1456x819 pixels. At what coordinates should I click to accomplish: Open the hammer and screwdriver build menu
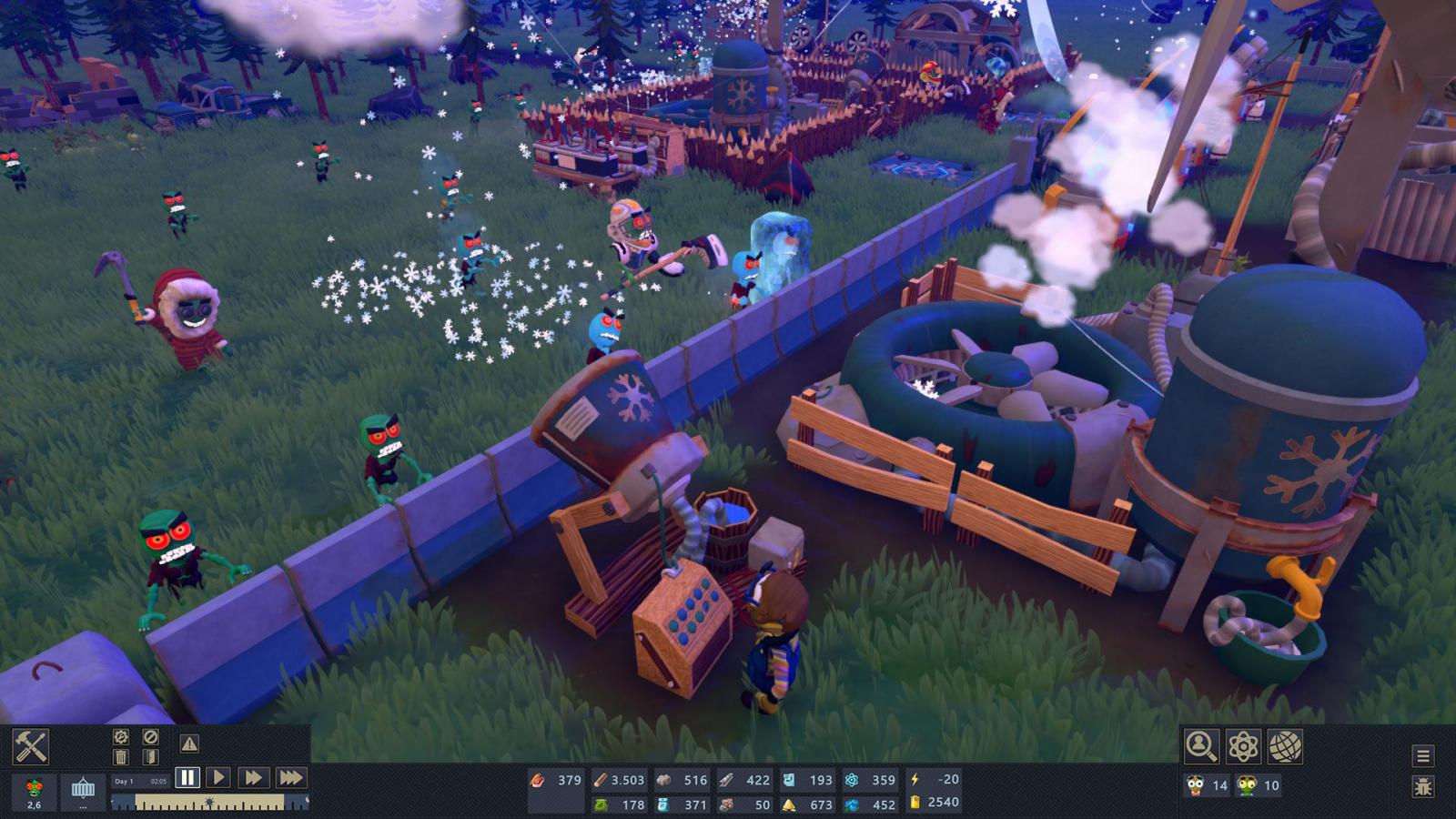pyautogui.click(x=30, y=746)
